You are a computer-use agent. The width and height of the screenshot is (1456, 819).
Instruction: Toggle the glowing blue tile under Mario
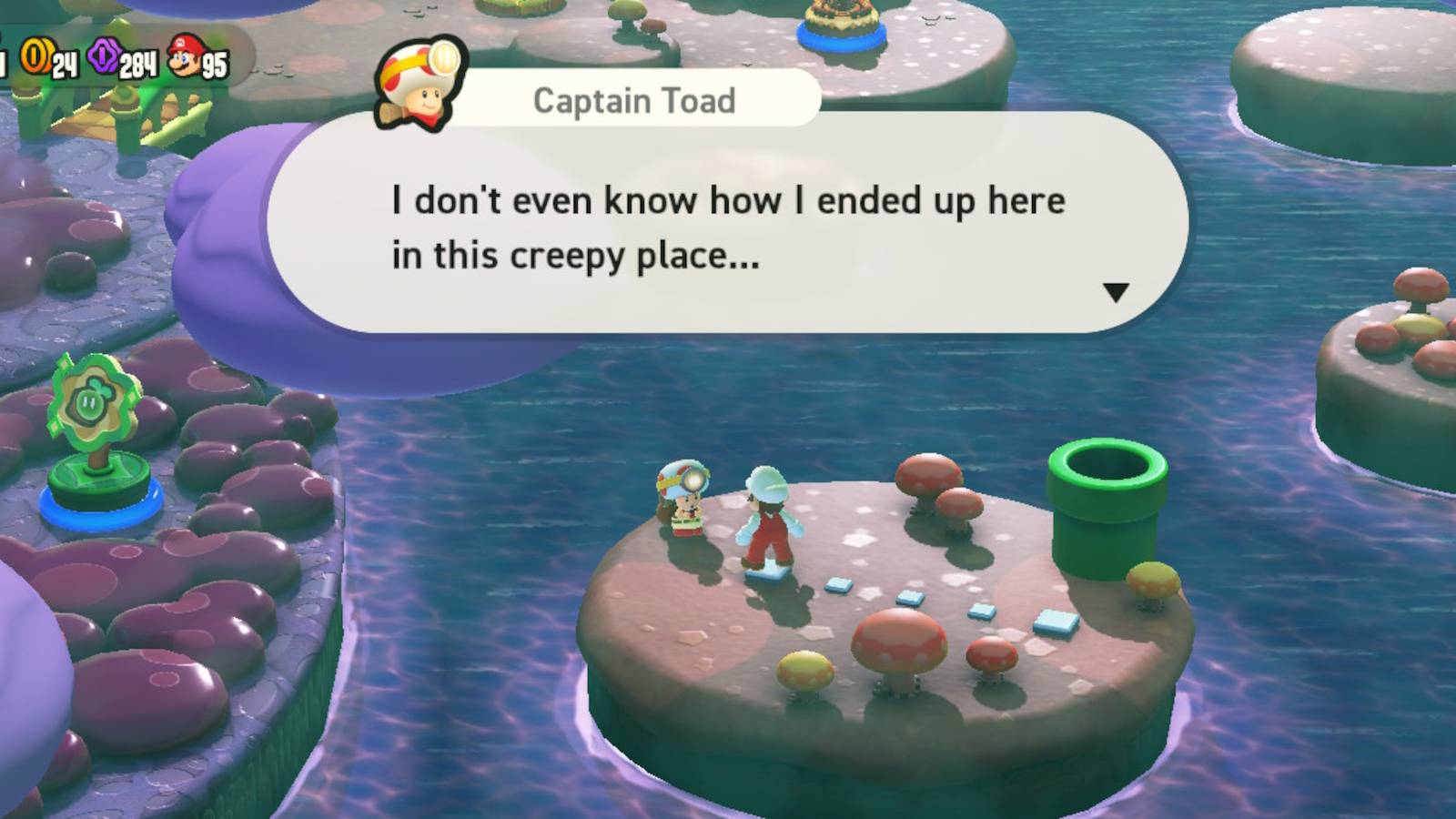click(771, 574)
